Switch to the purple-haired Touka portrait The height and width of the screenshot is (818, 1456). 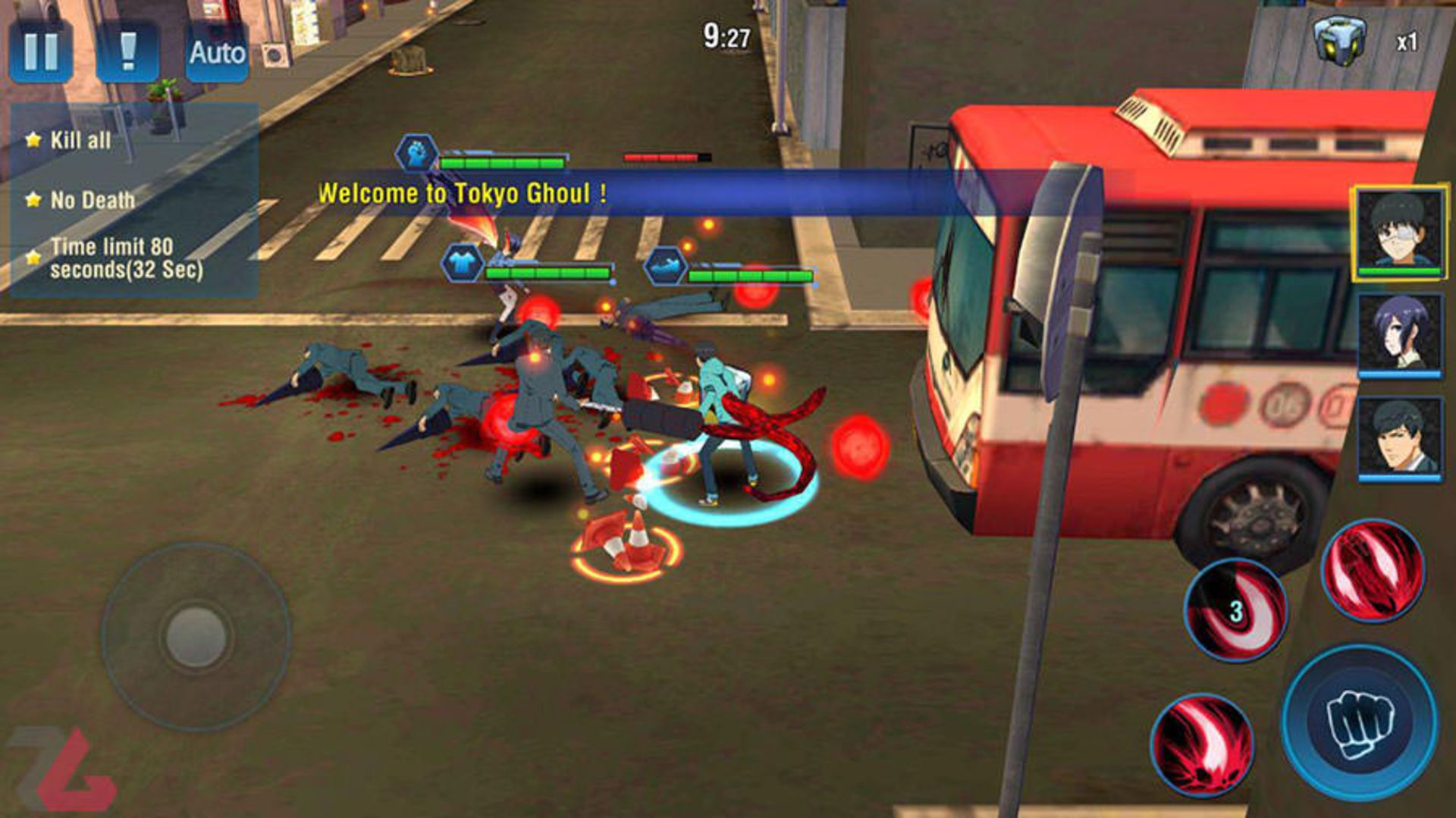[x=1398, y=334]
